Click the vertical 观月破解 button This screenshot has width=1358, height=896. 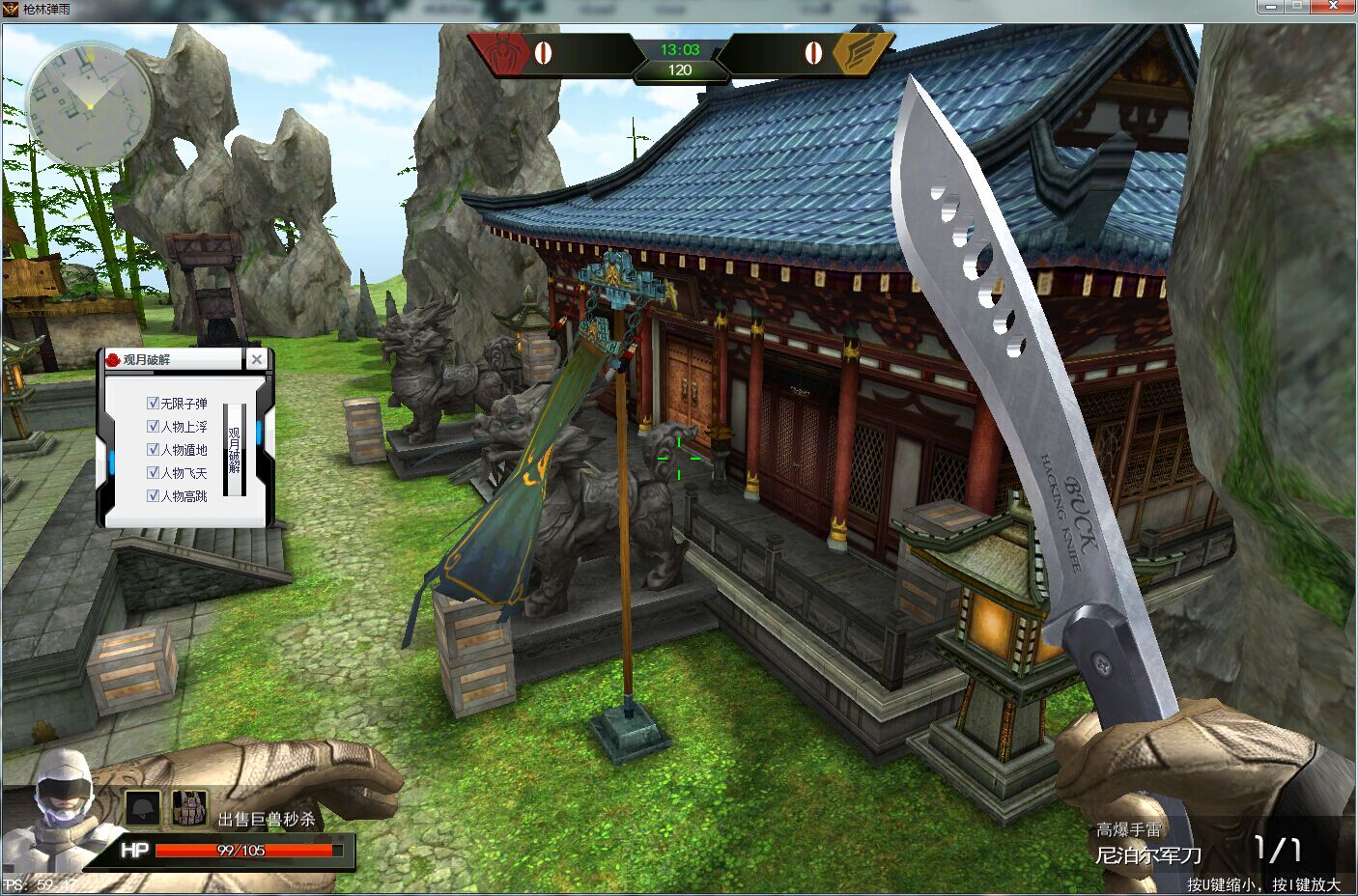tap(235, 450)
